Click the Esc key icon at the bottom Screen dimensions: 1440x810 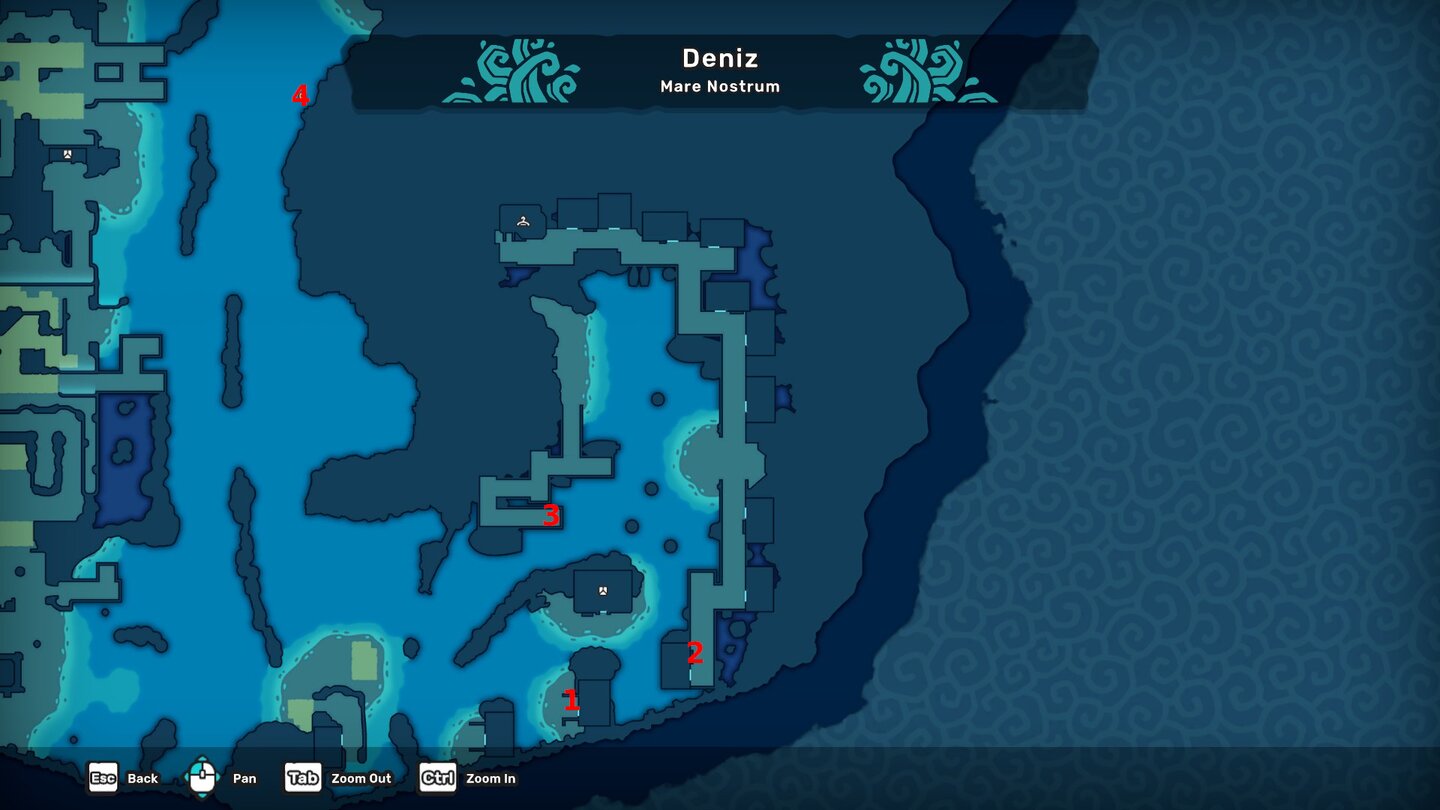(x=103, y=778)
